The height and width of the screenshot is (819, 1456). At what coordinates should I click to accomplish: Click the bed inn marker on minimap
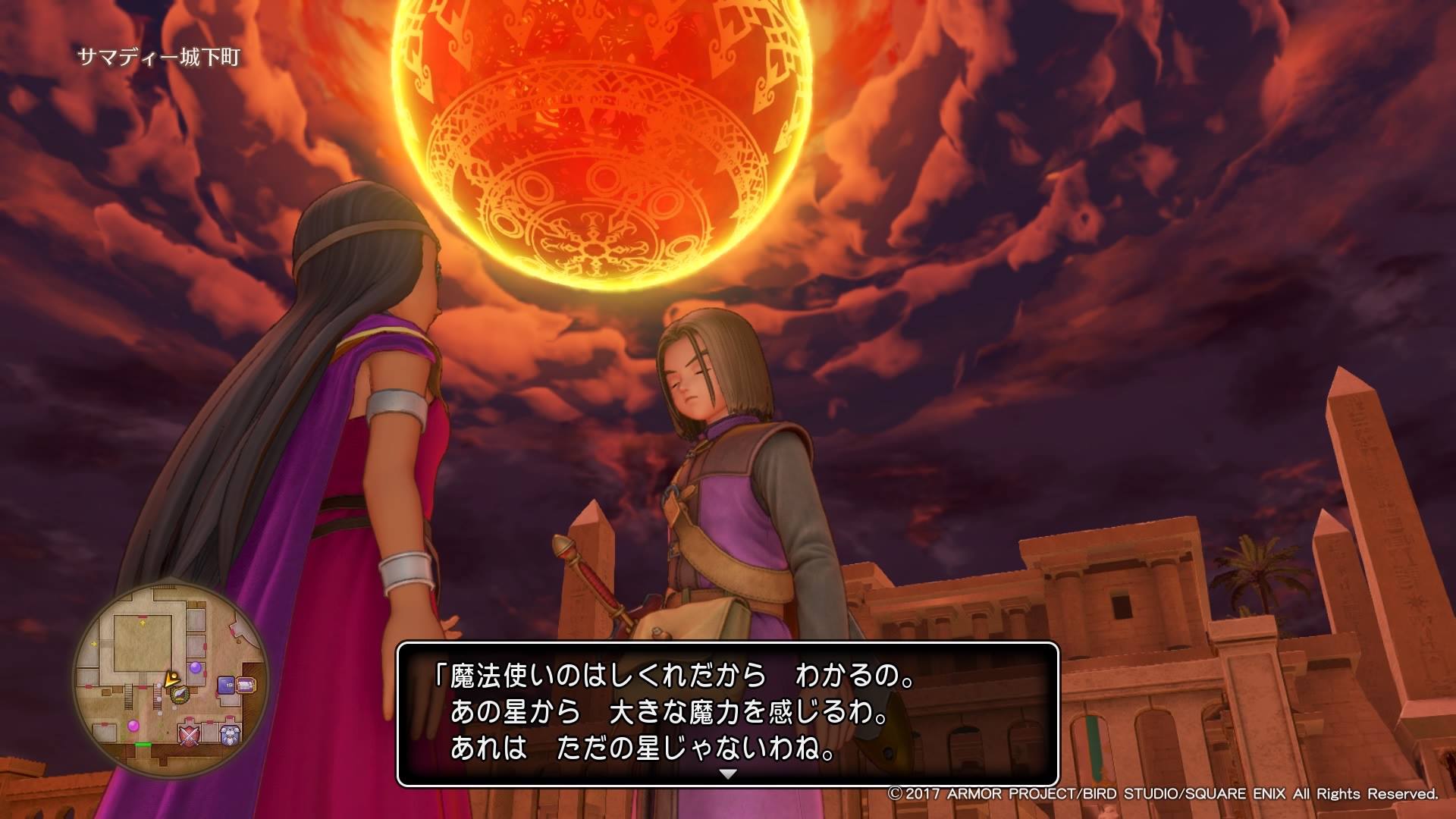246,686
